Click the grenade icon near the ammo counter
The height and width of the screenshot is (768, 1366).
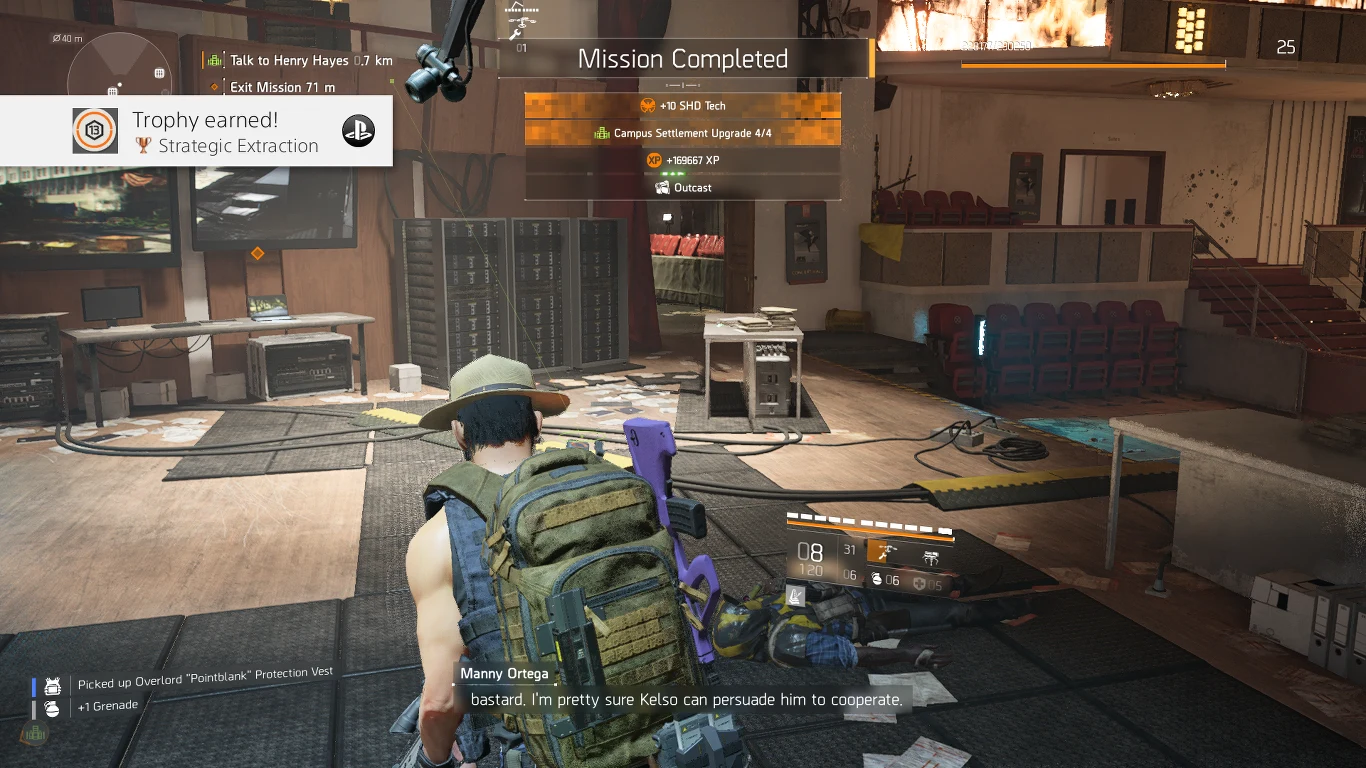[877, 581]
